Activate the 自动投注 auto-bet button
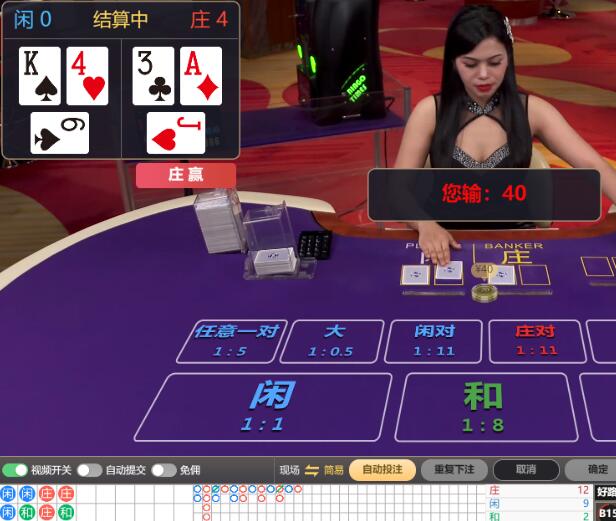Image resolution: width=616 pixels, height=521 pixels. [382, 470]
